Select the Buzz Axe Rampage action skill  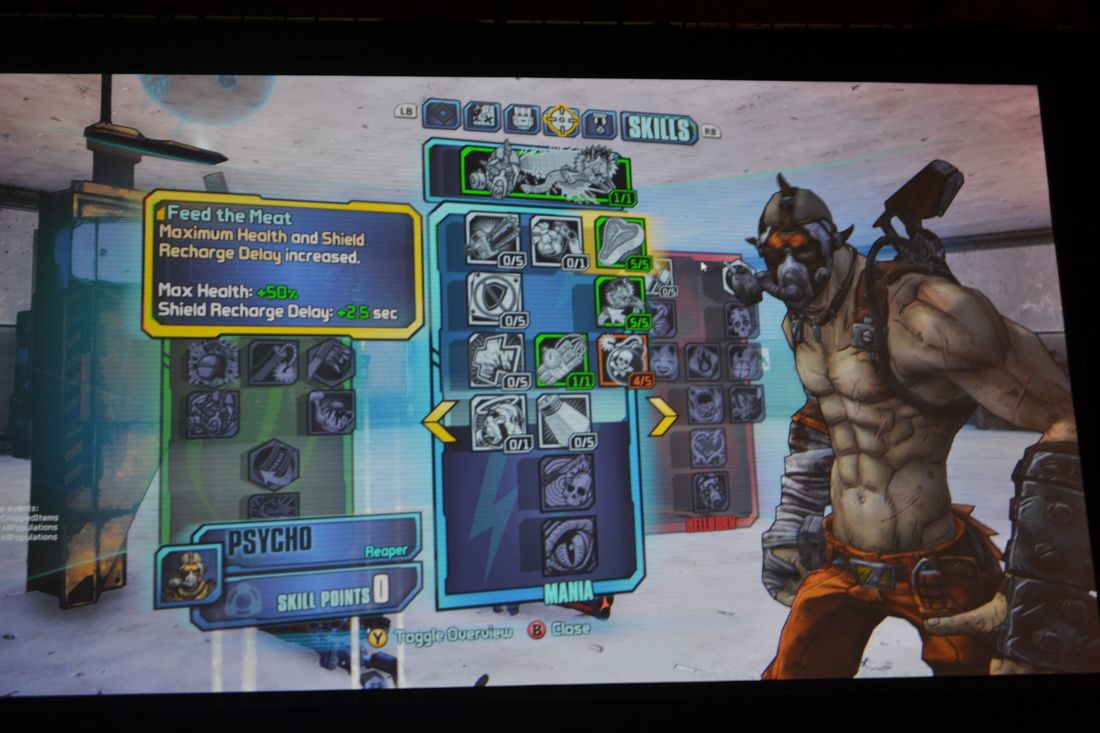point(545,172)
